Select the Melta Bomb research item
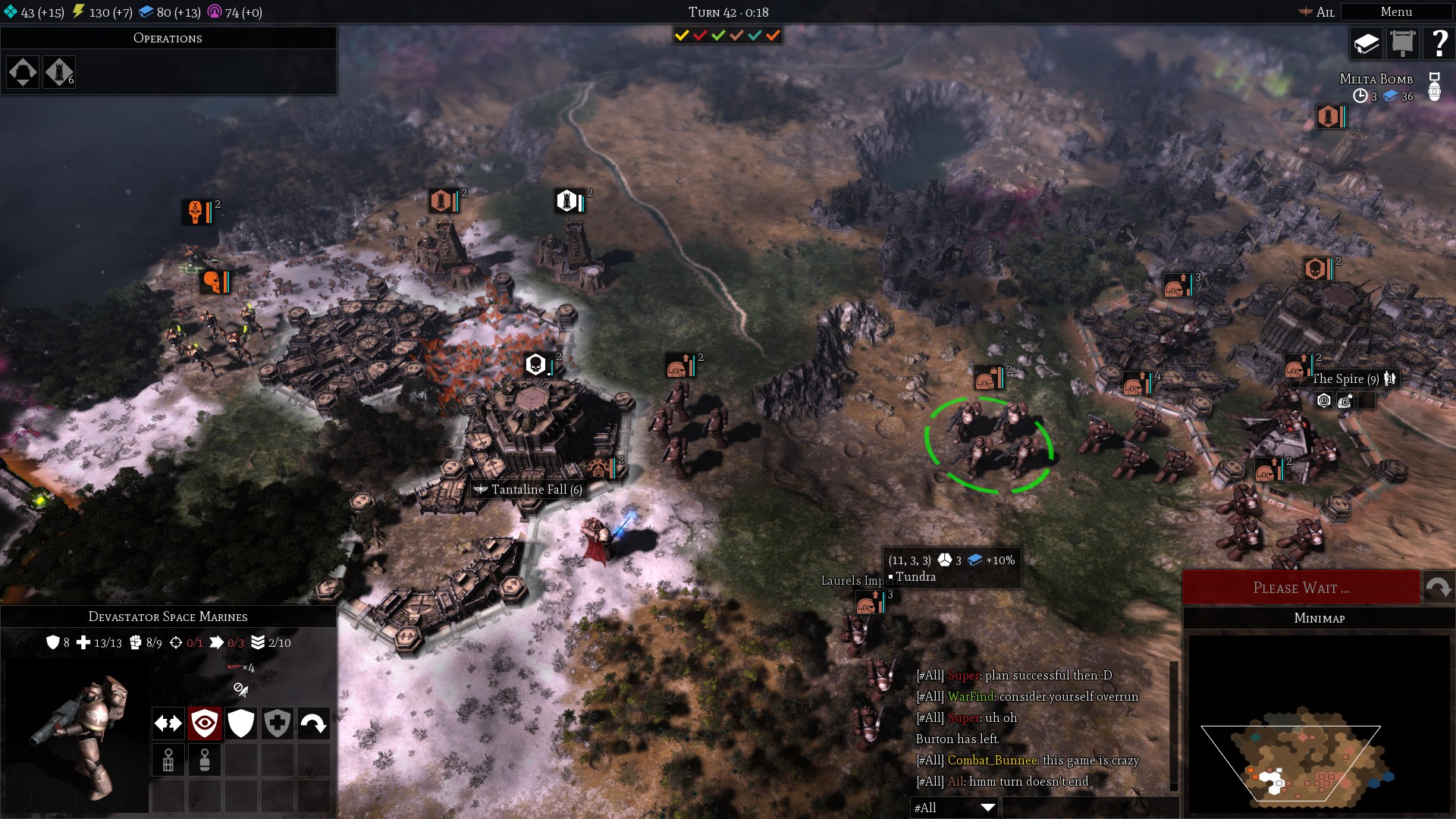 tap(1376, 79)
